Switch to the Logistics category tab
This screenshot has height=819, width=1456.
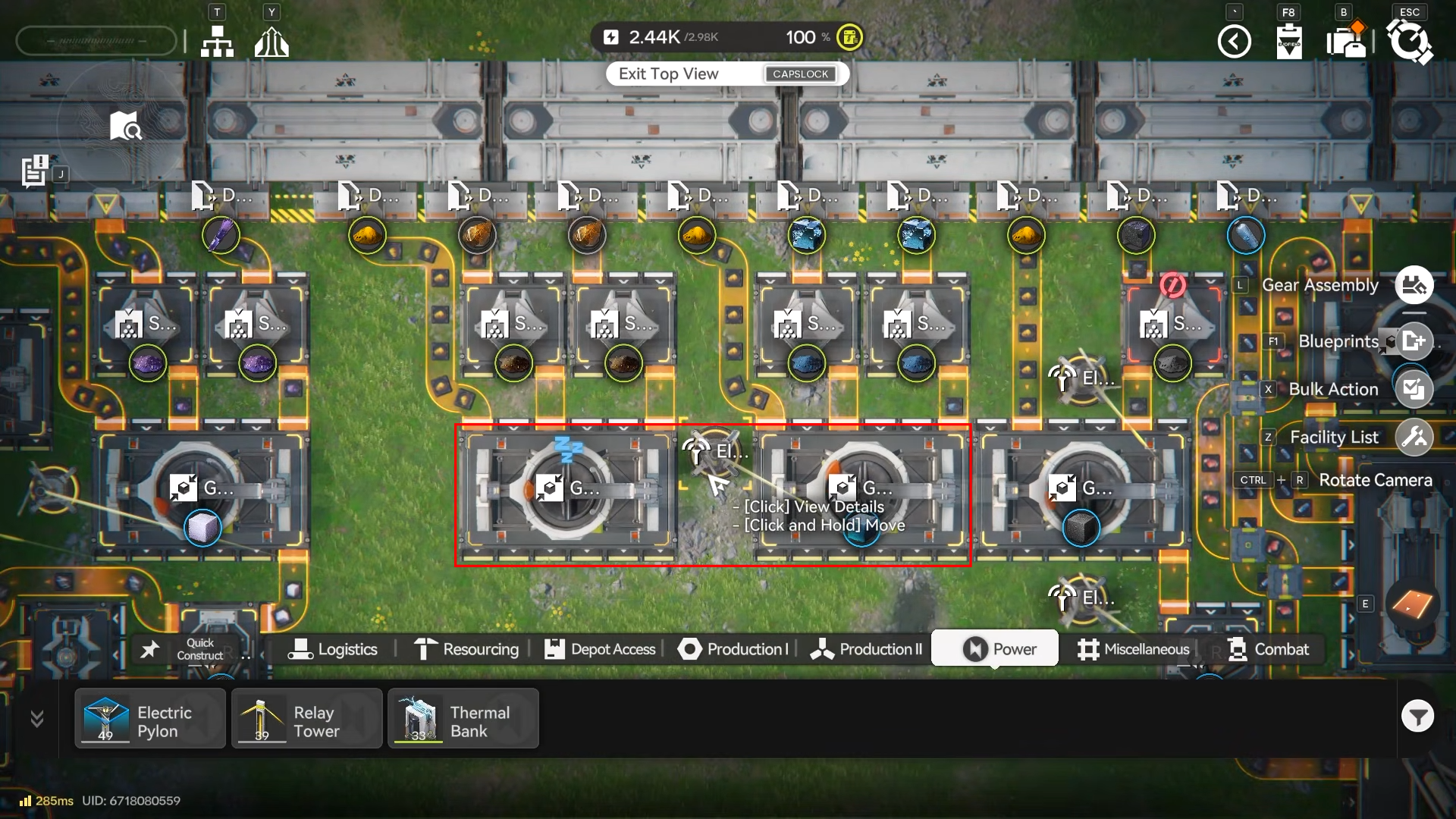333,649
